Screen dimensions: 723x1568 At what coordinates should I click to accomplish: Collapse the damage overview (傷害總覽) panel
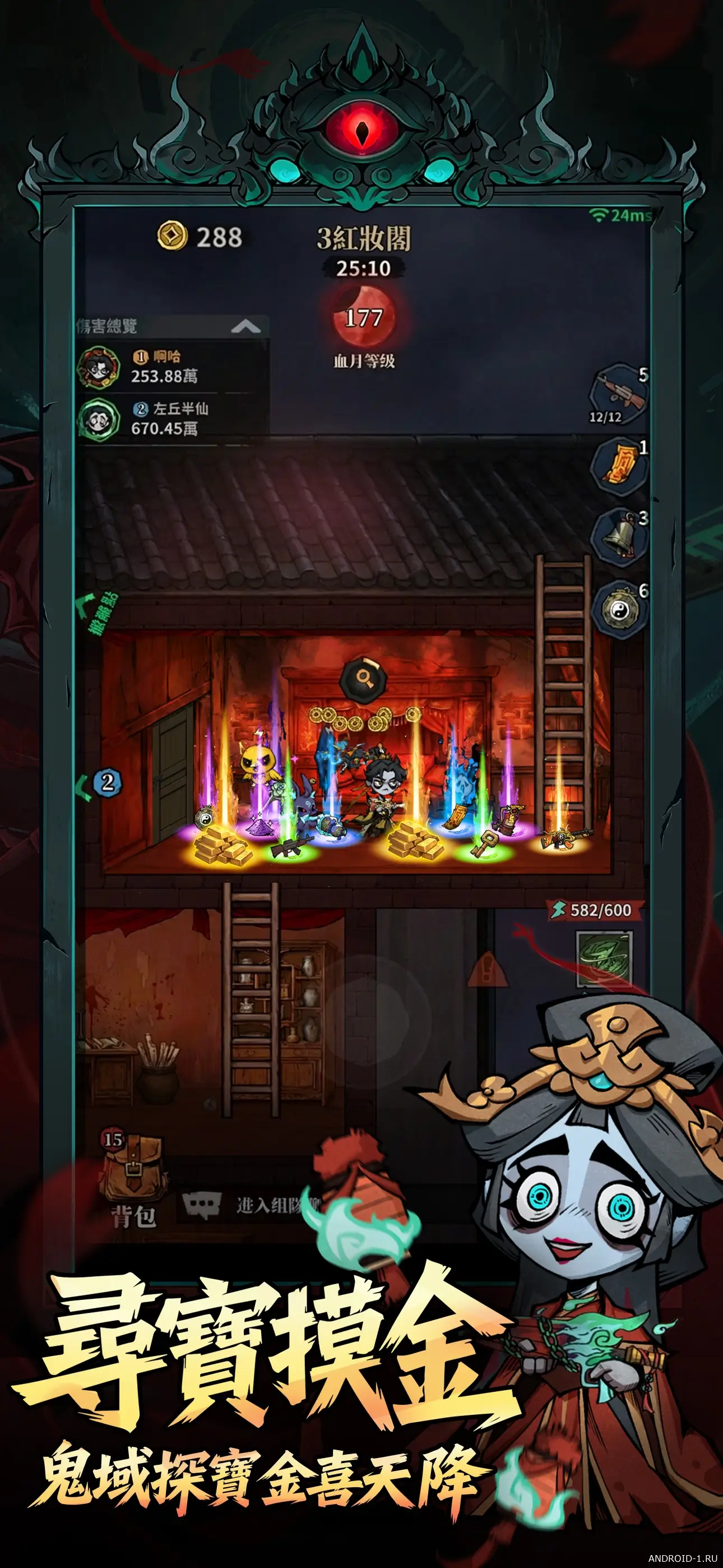245,328
